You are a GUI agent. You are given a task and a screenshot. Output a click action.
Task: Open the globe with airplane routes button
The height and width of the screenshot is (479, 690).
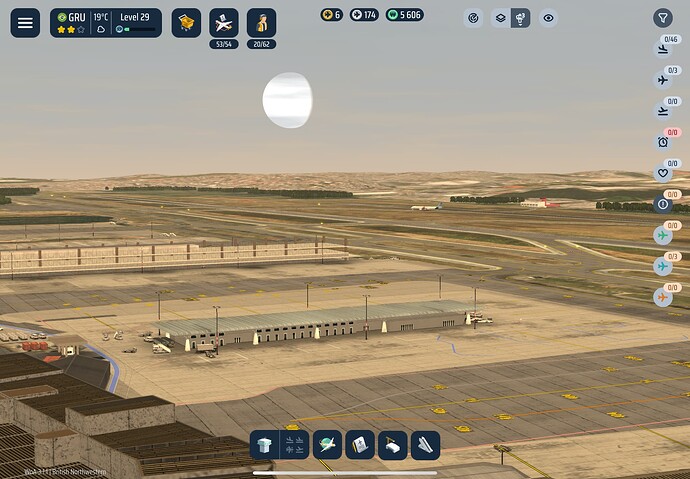[x=327, y=445]
